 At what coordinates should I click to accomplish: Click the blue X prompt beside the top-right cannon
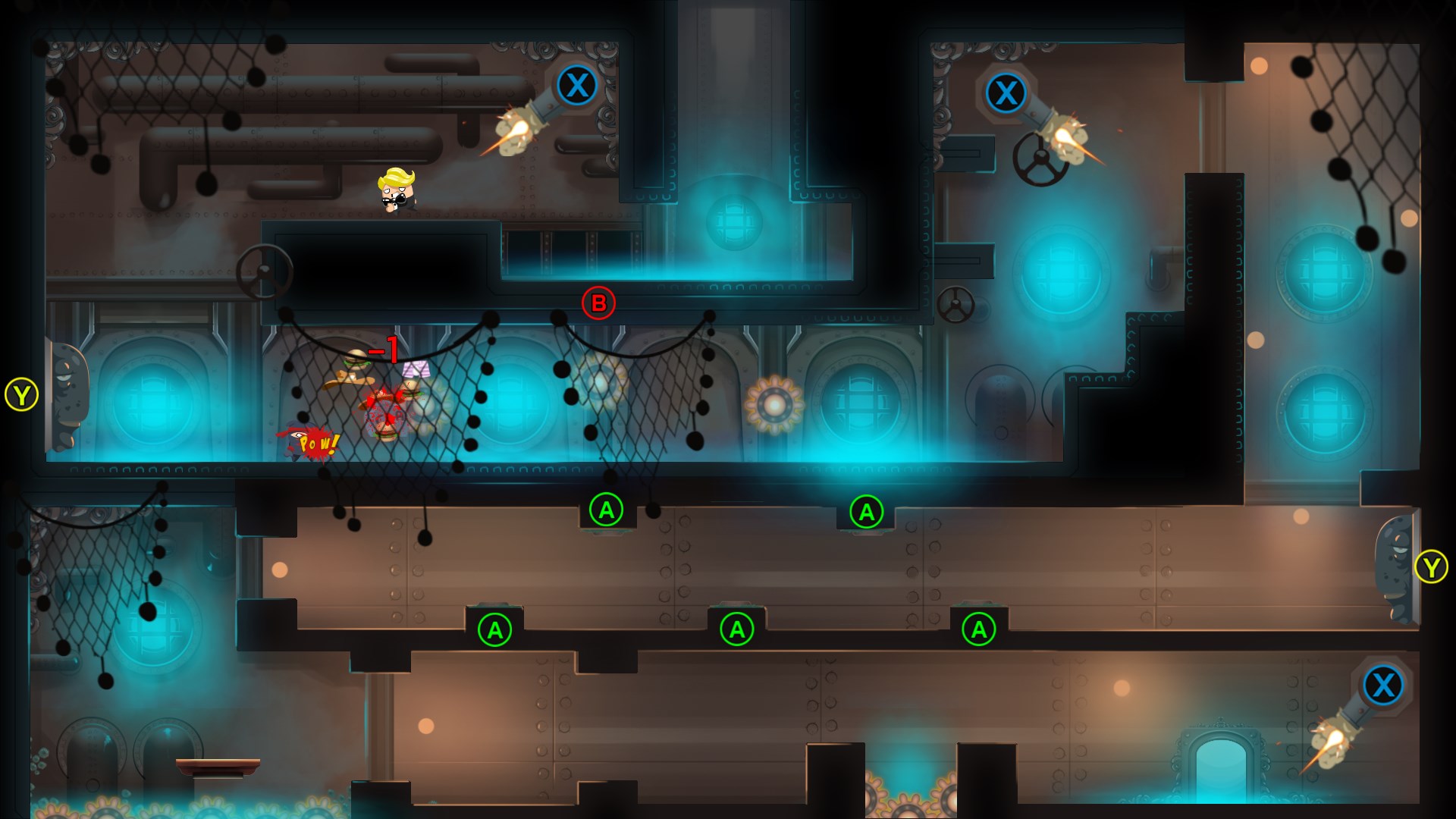pos(1006,94)
